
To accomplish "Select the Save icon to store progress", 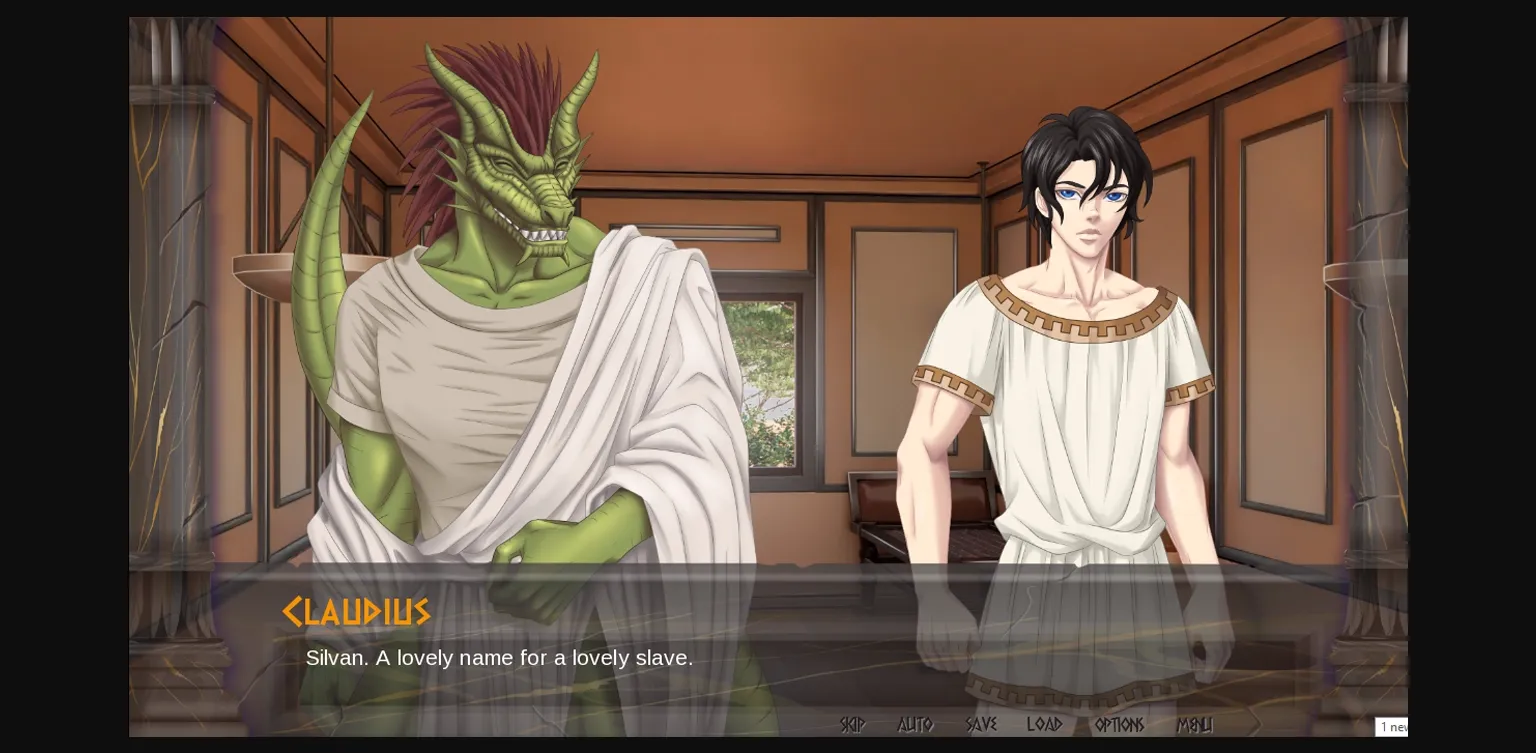I will tap(980, 725).
